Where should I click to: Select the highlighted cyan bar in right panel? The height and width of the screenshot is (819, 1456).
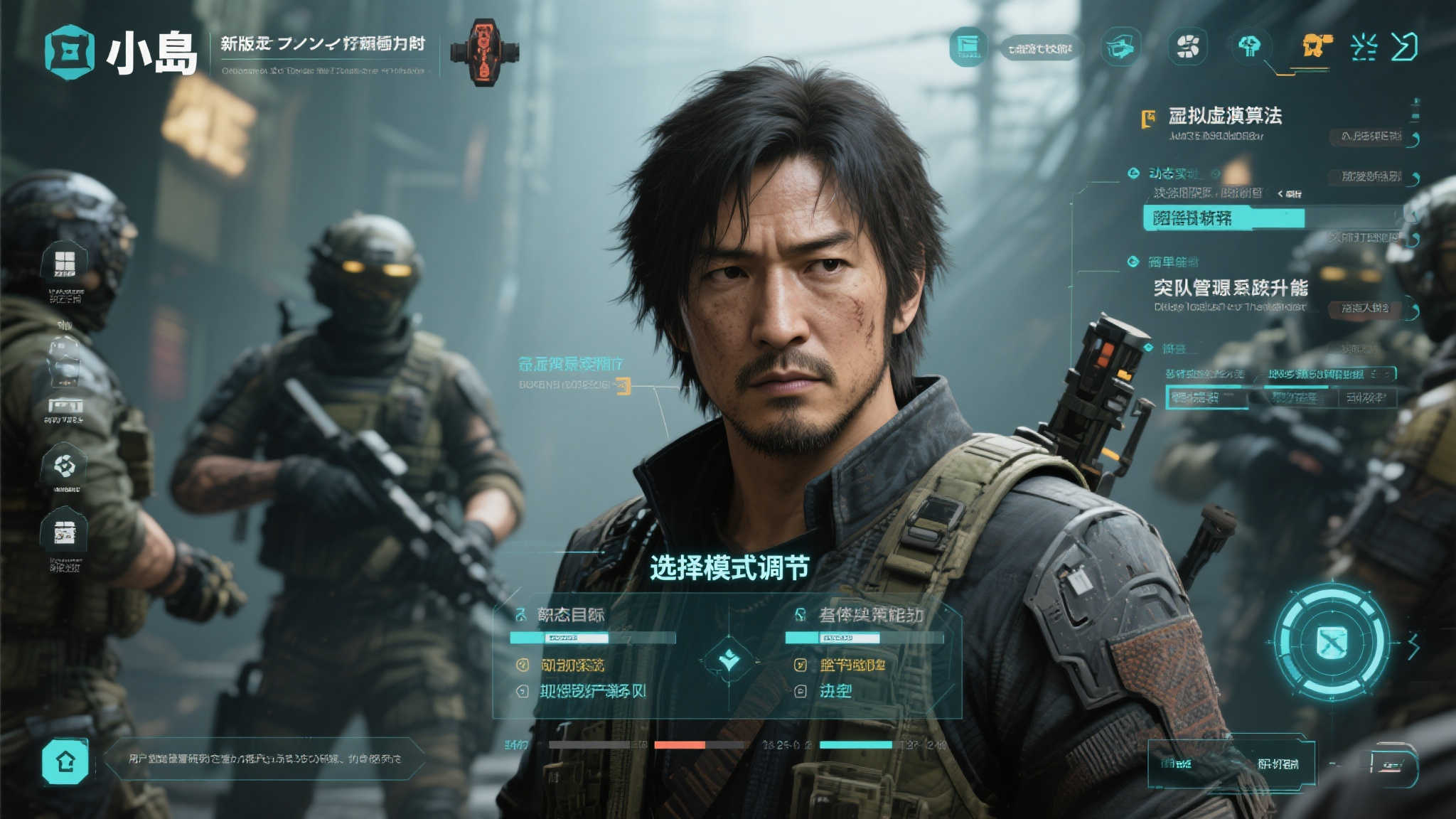(x=1224, y=218)
